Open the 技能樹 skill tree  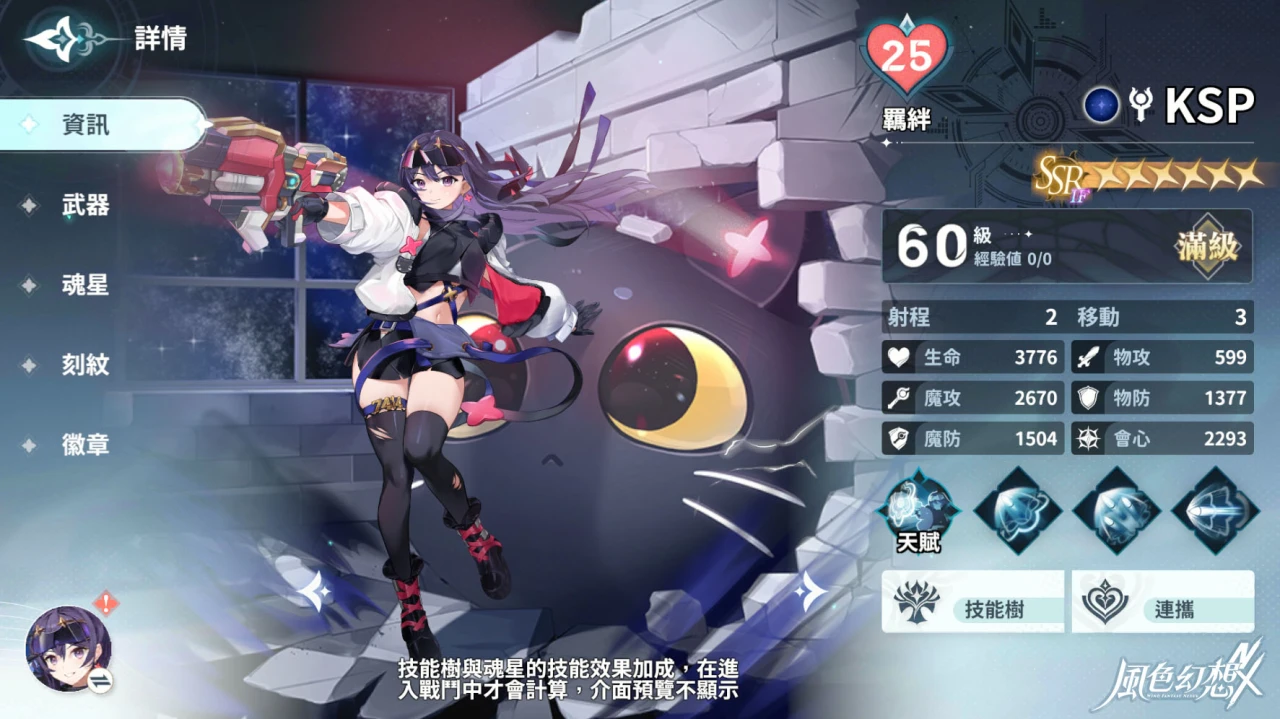pos(972,602)
